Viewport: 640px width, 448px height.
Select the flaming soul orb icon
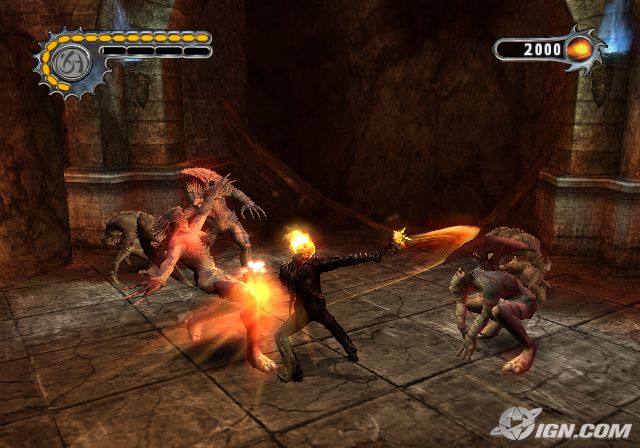579,49
